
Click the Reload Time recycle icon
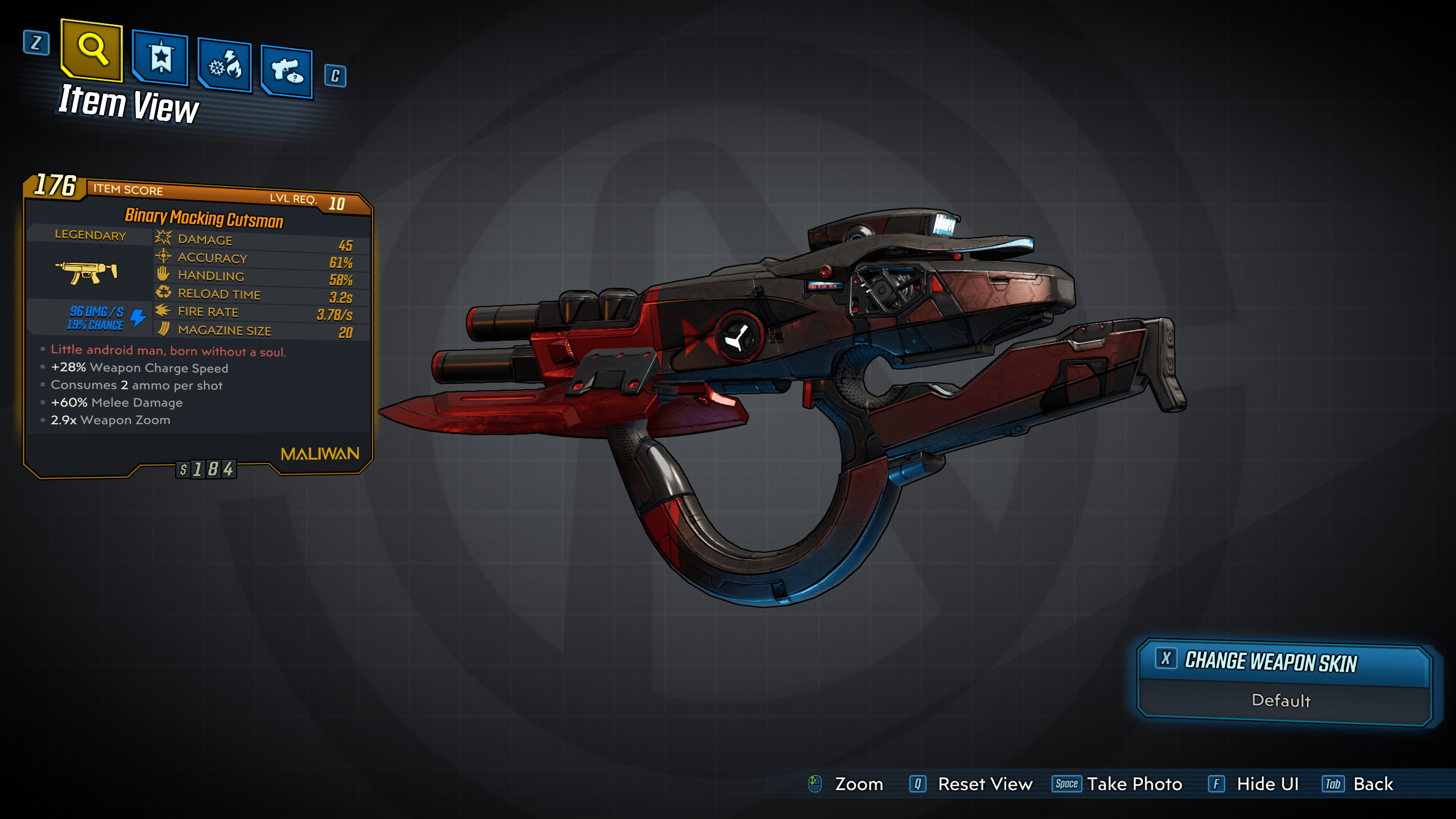(x=162, y=293)
